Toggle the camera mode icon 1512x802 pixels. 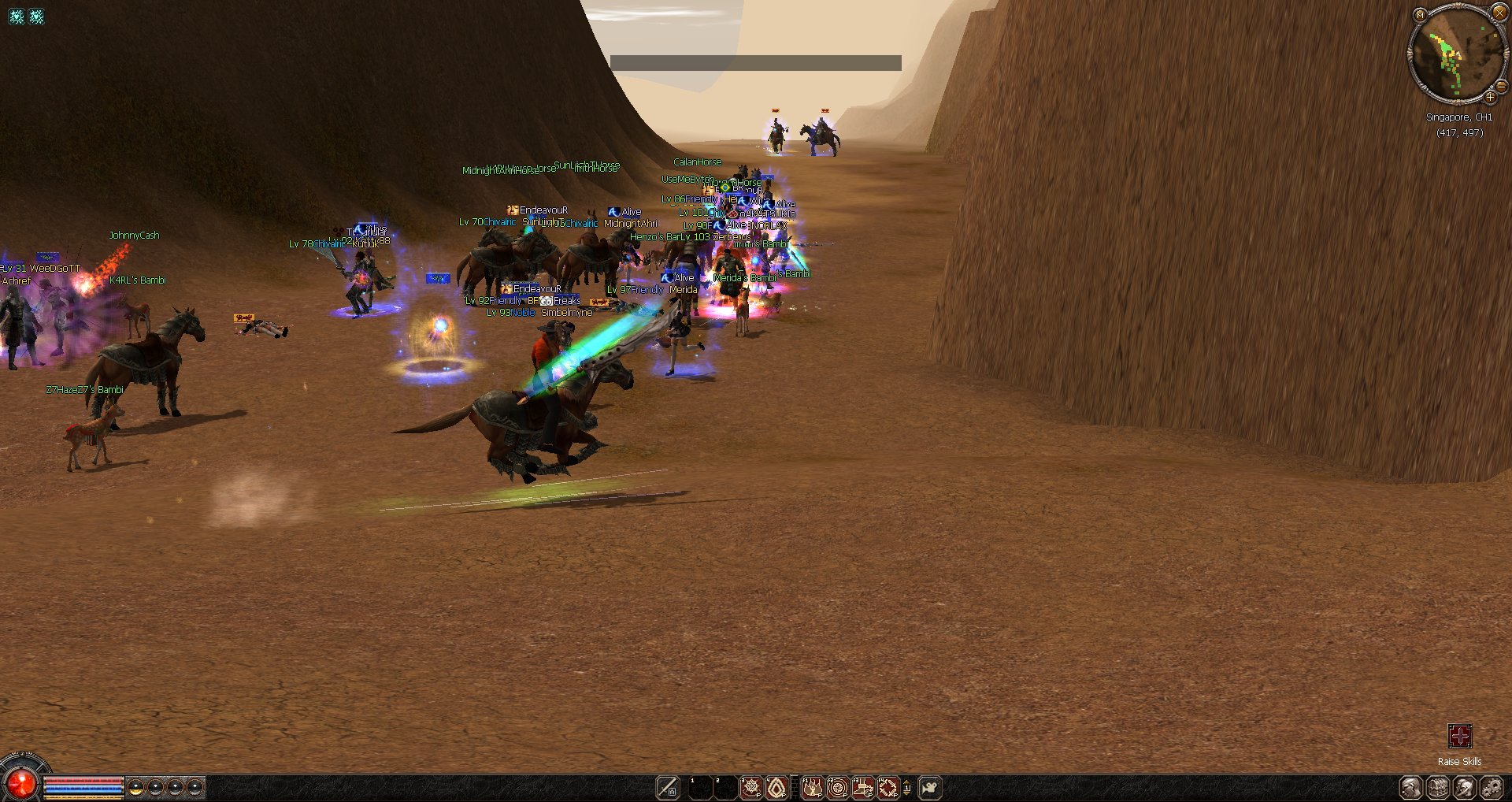[x=929, y=787]
